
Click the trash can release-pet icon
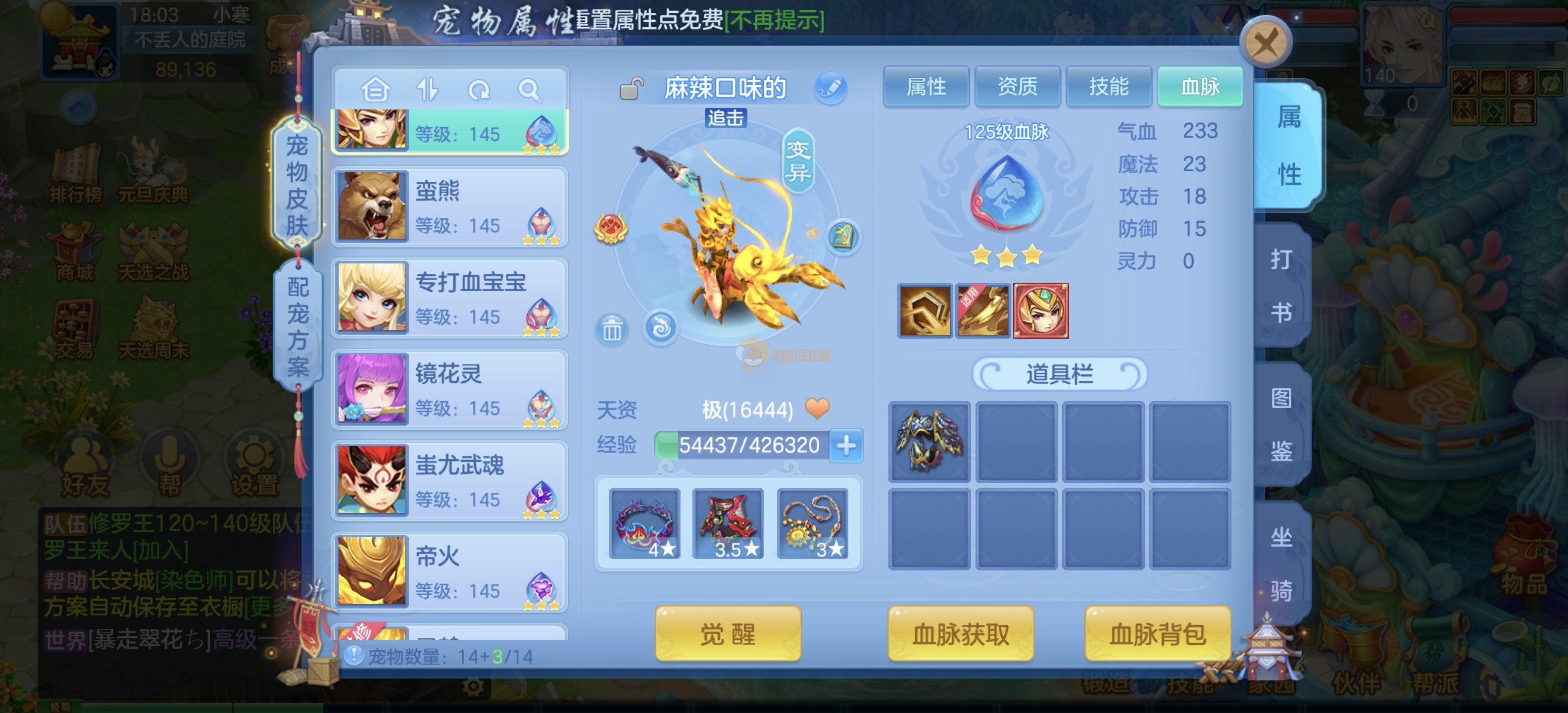[x=612, y=330]
